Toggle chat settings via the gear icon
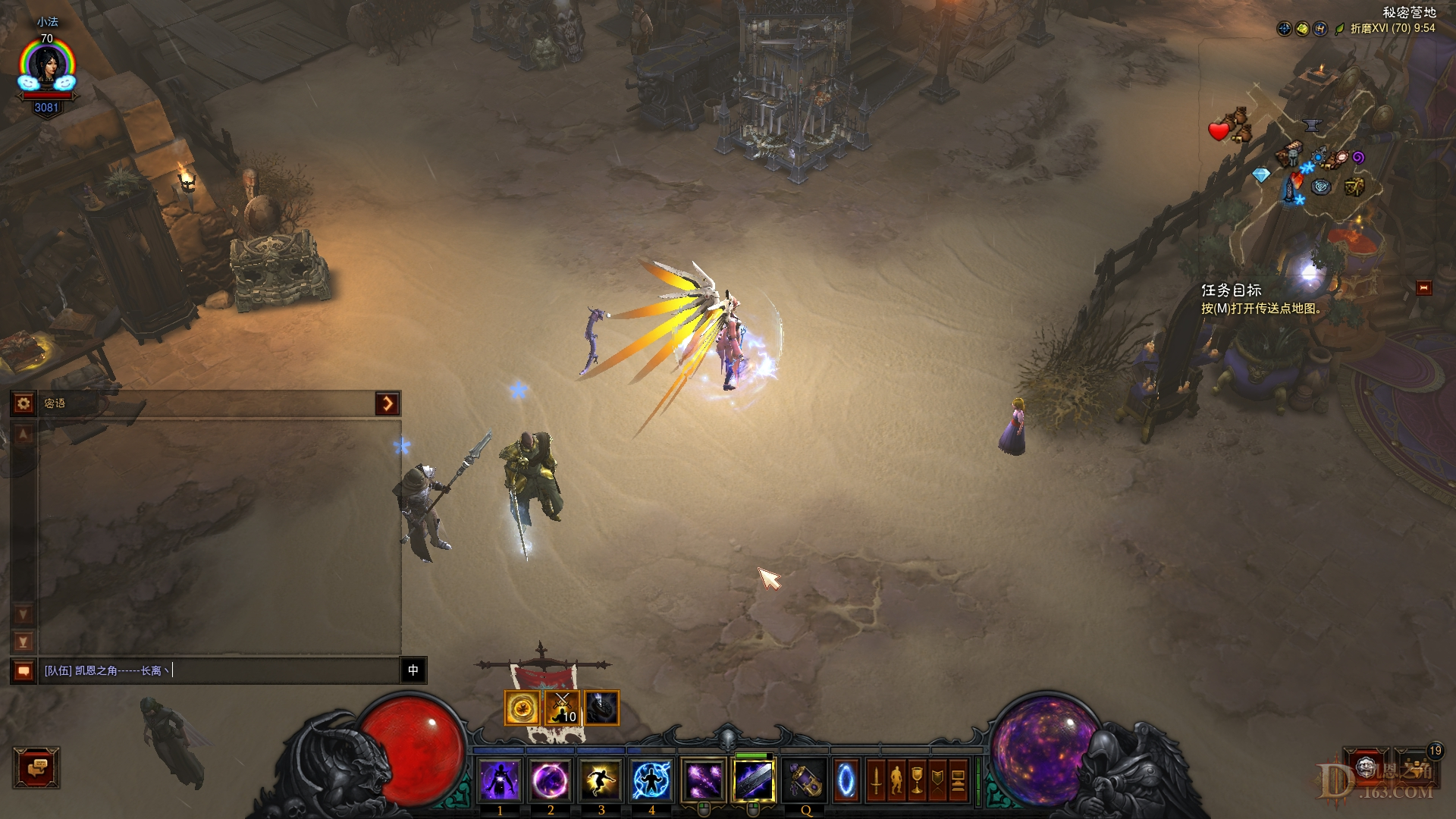The image size is (1456, 819). coord(24,403)
